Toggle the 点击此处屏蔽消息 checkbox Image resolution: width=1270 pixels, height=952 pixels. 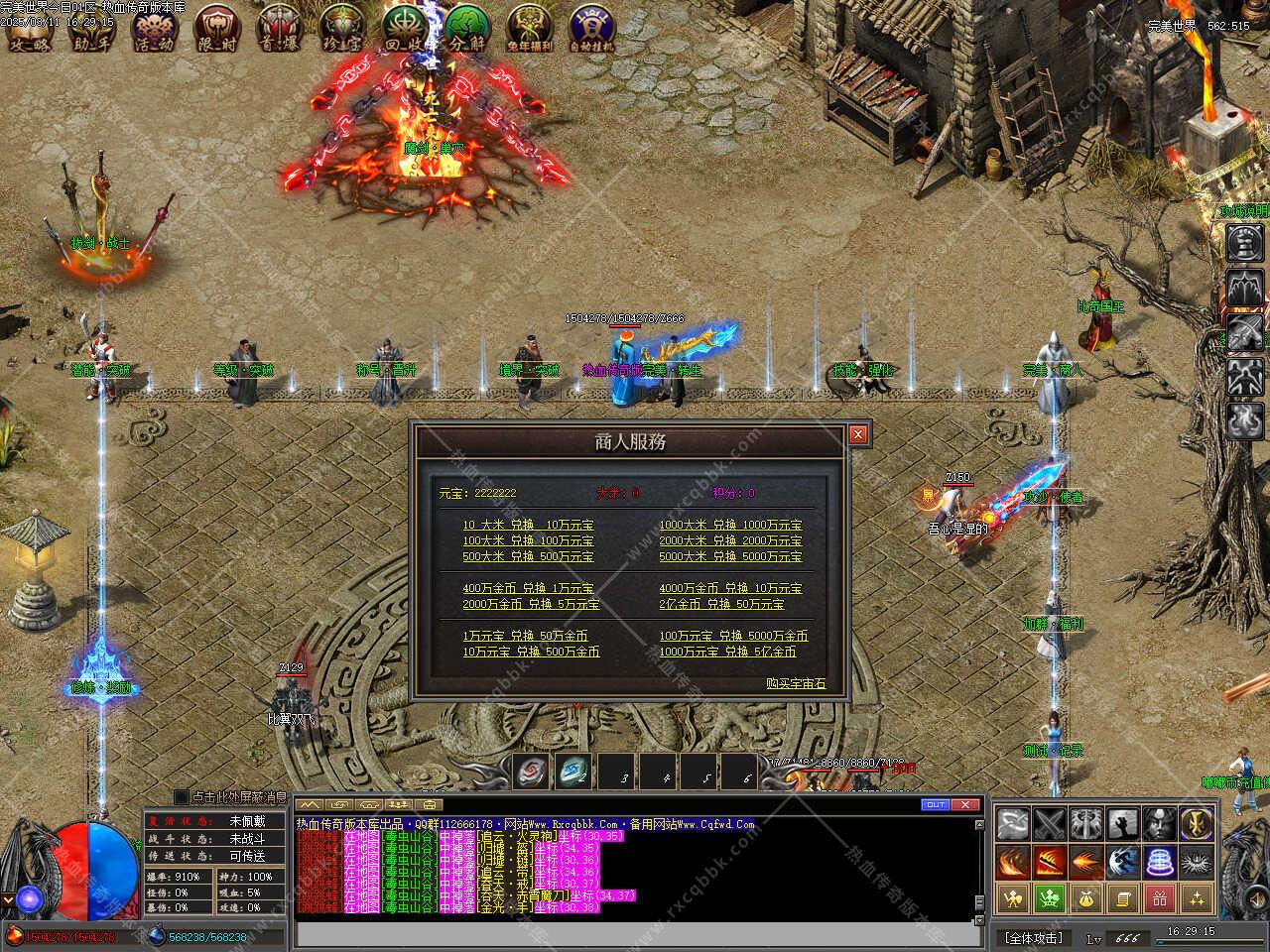pos(181,796)
